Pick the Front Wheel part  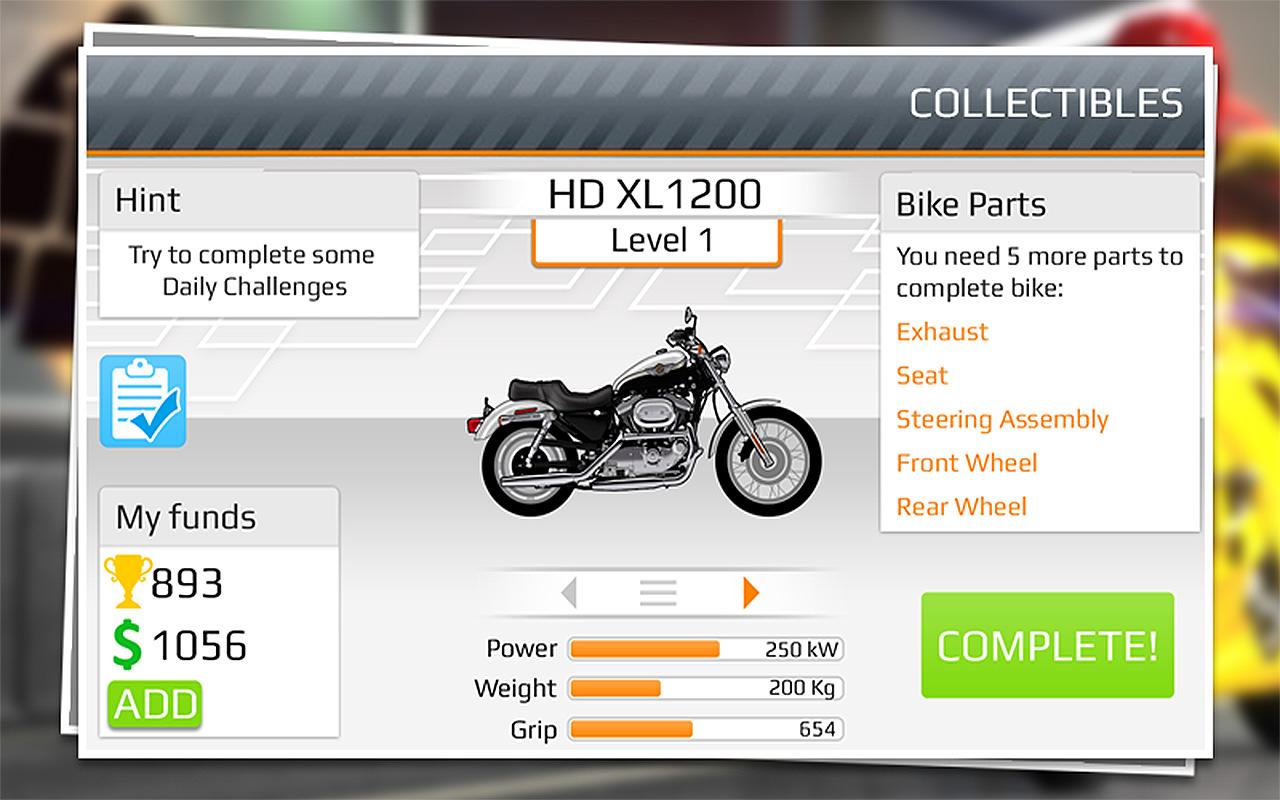967,463
